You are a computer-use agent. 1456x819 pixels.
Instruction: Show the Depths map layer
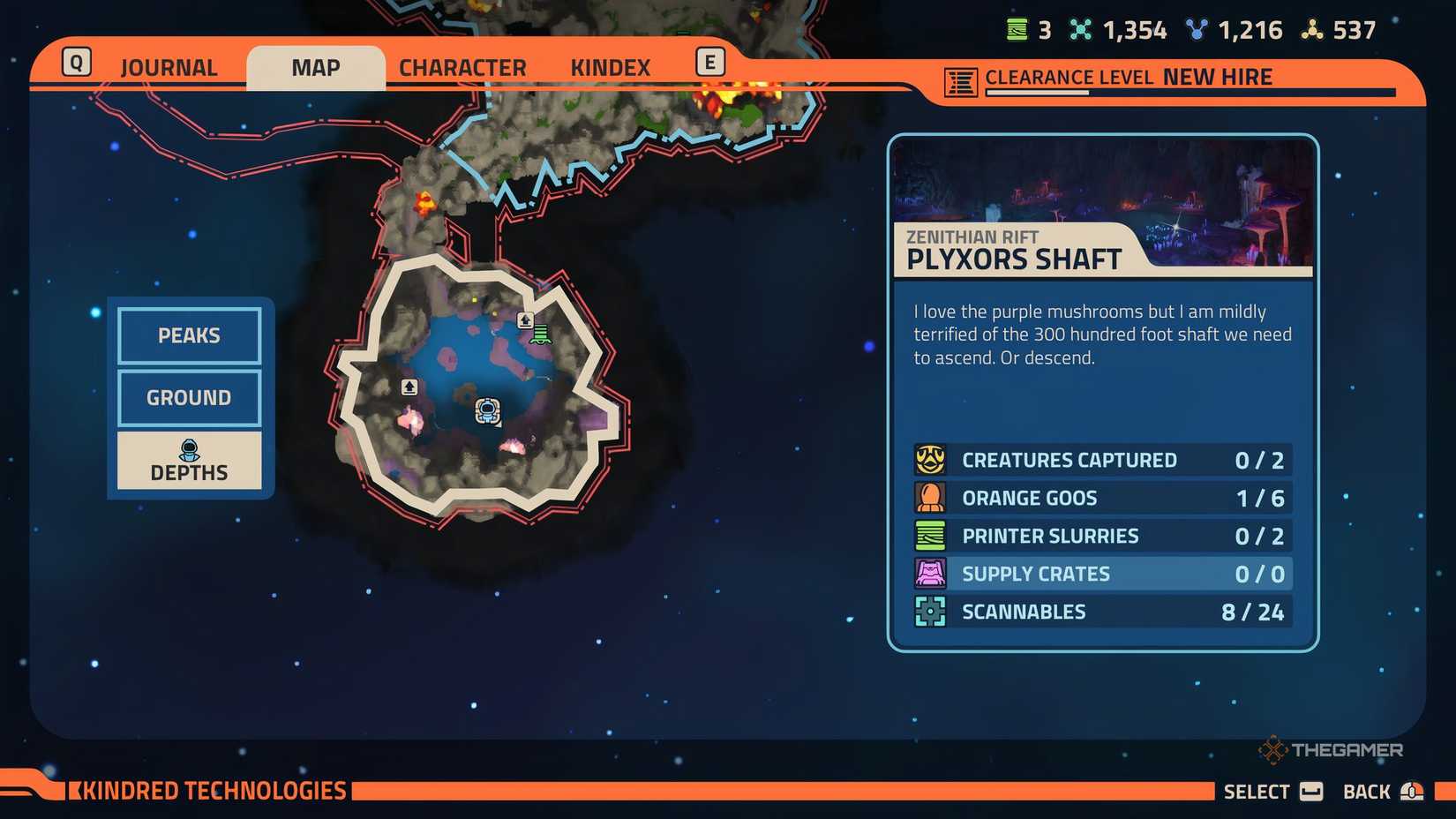click(x=188, y=461)
